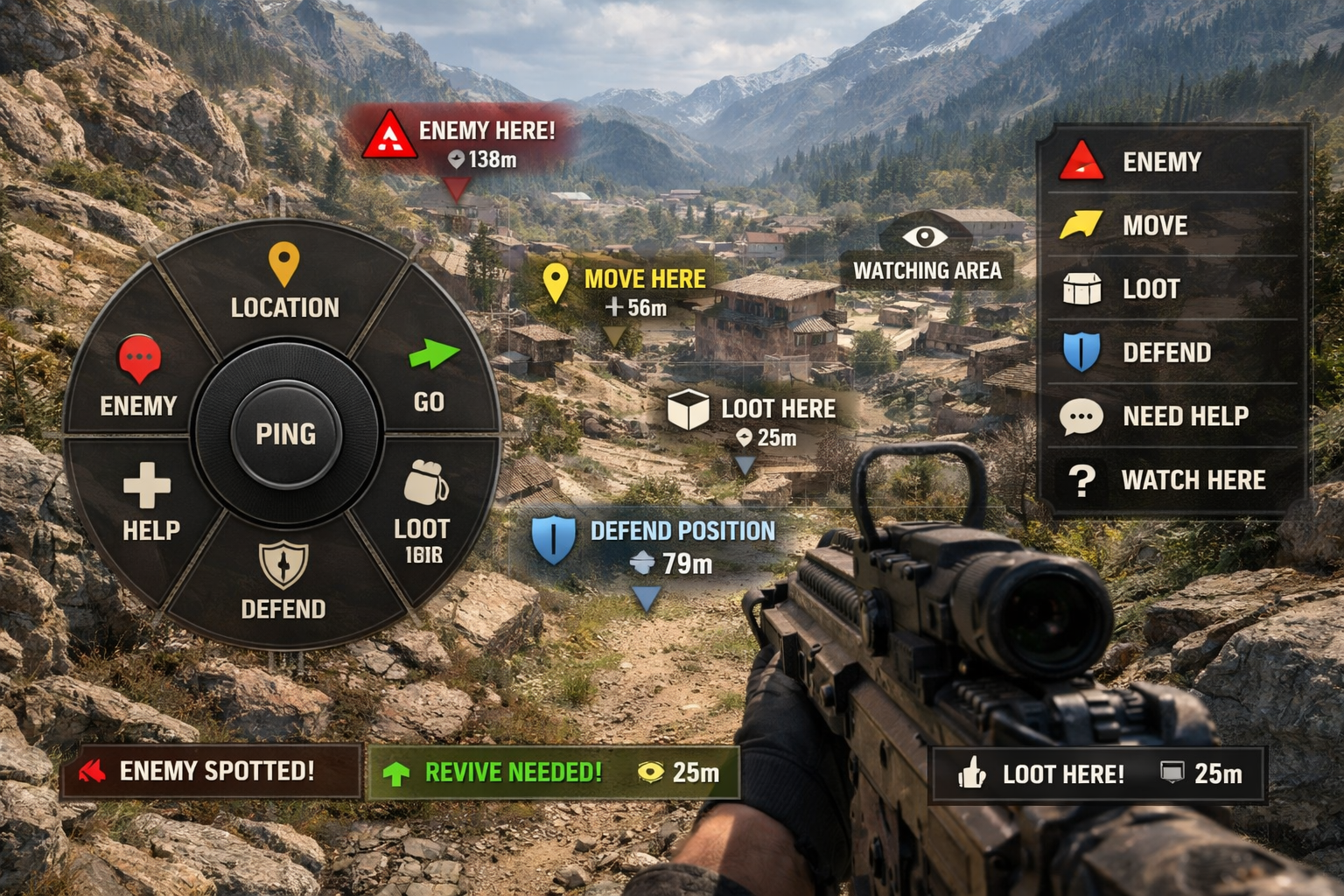Choose the Help cross wheel segment

pos(150,503)
